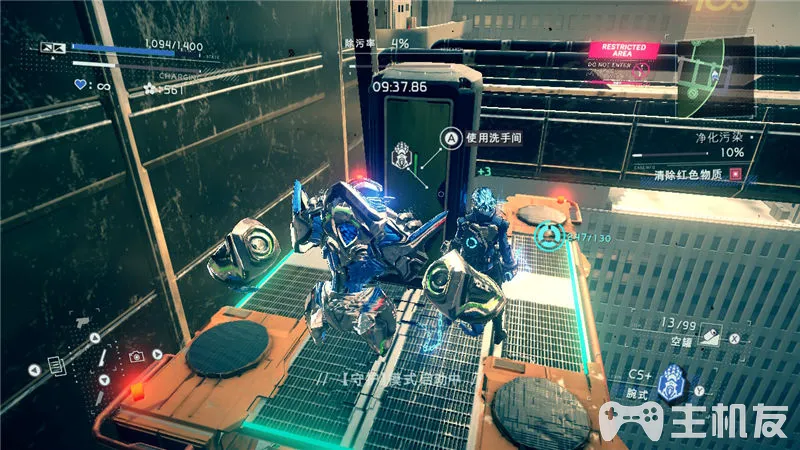This screenshot has width=800, height=450.
Task: Open the camera icon shortcut
Action: point(135,356)
